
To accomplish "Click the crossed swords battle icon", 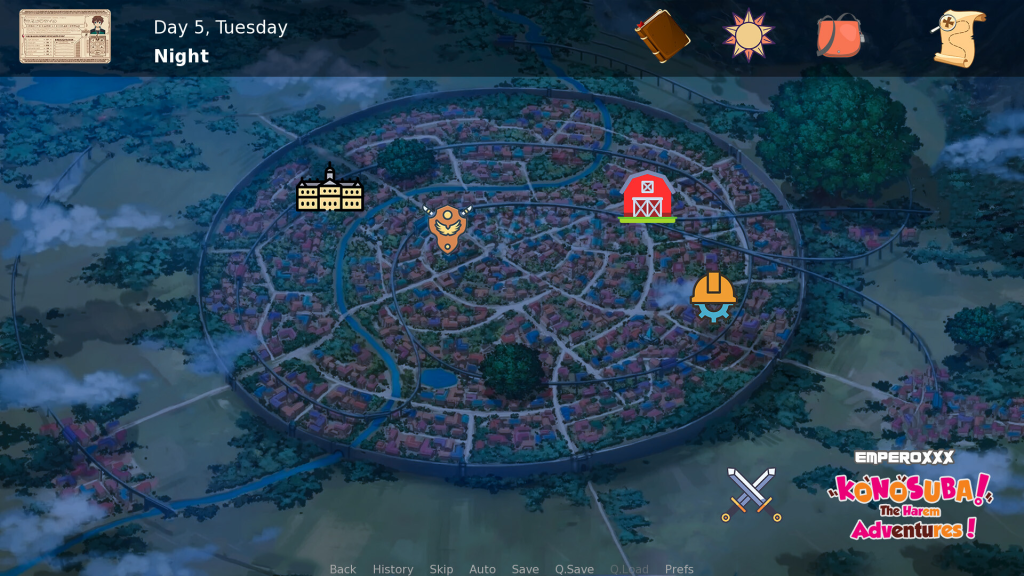I will click(752, 494).
